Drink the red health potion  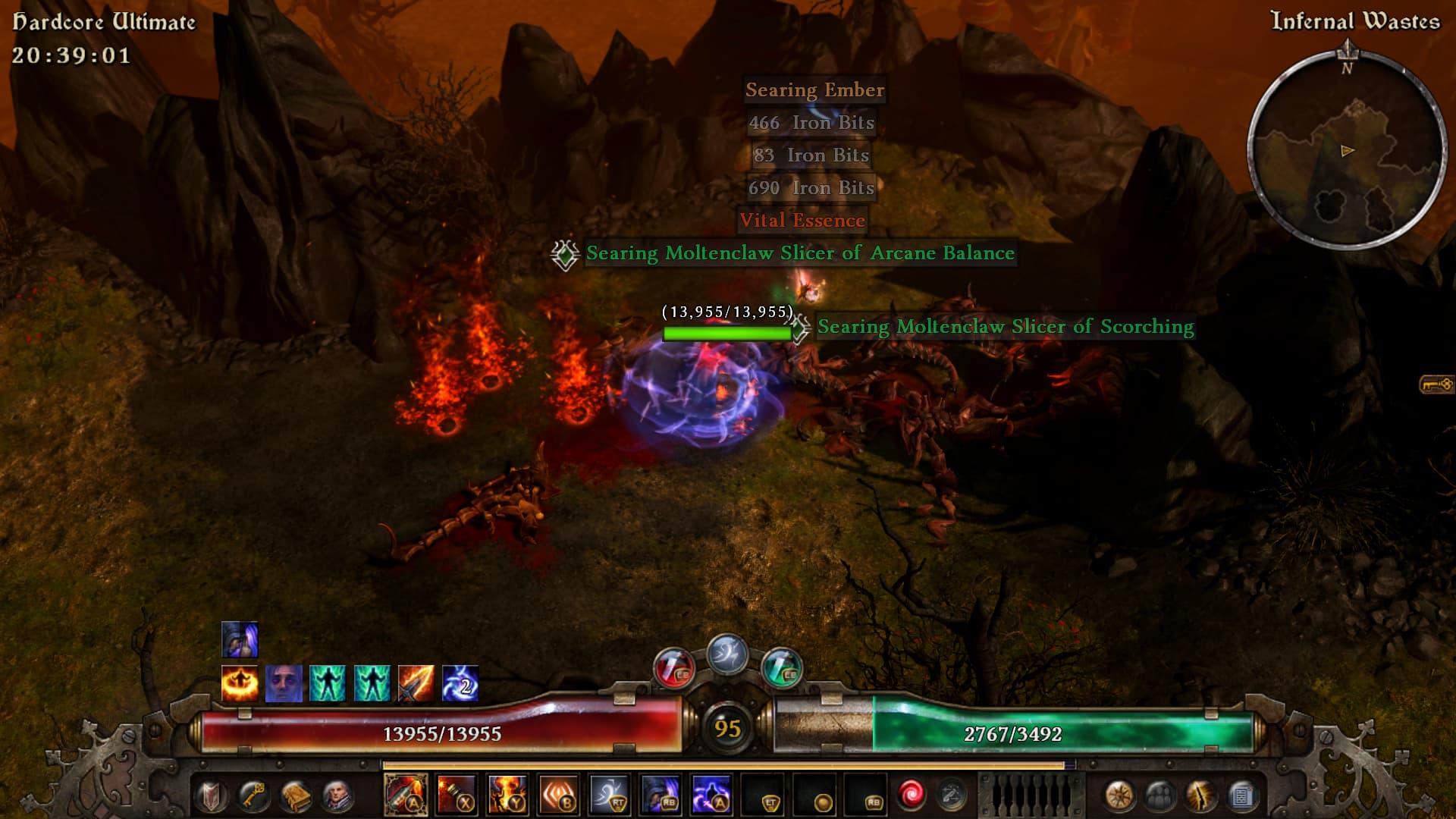tap(673, 669)
